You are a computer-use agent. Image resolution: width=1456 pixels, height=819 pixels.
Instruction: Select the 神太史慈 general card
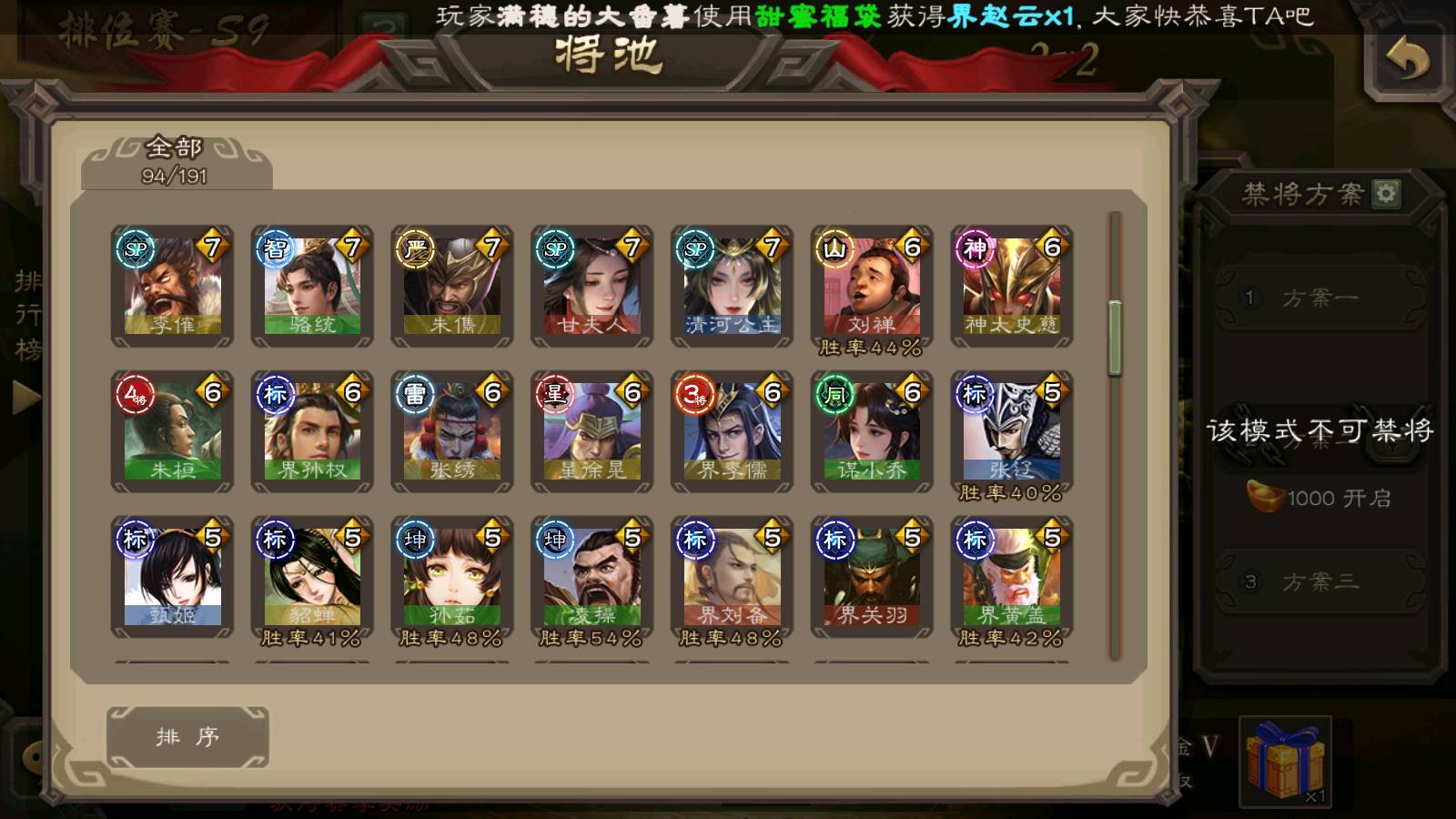pyautogui.click(x=1012, y=286)
